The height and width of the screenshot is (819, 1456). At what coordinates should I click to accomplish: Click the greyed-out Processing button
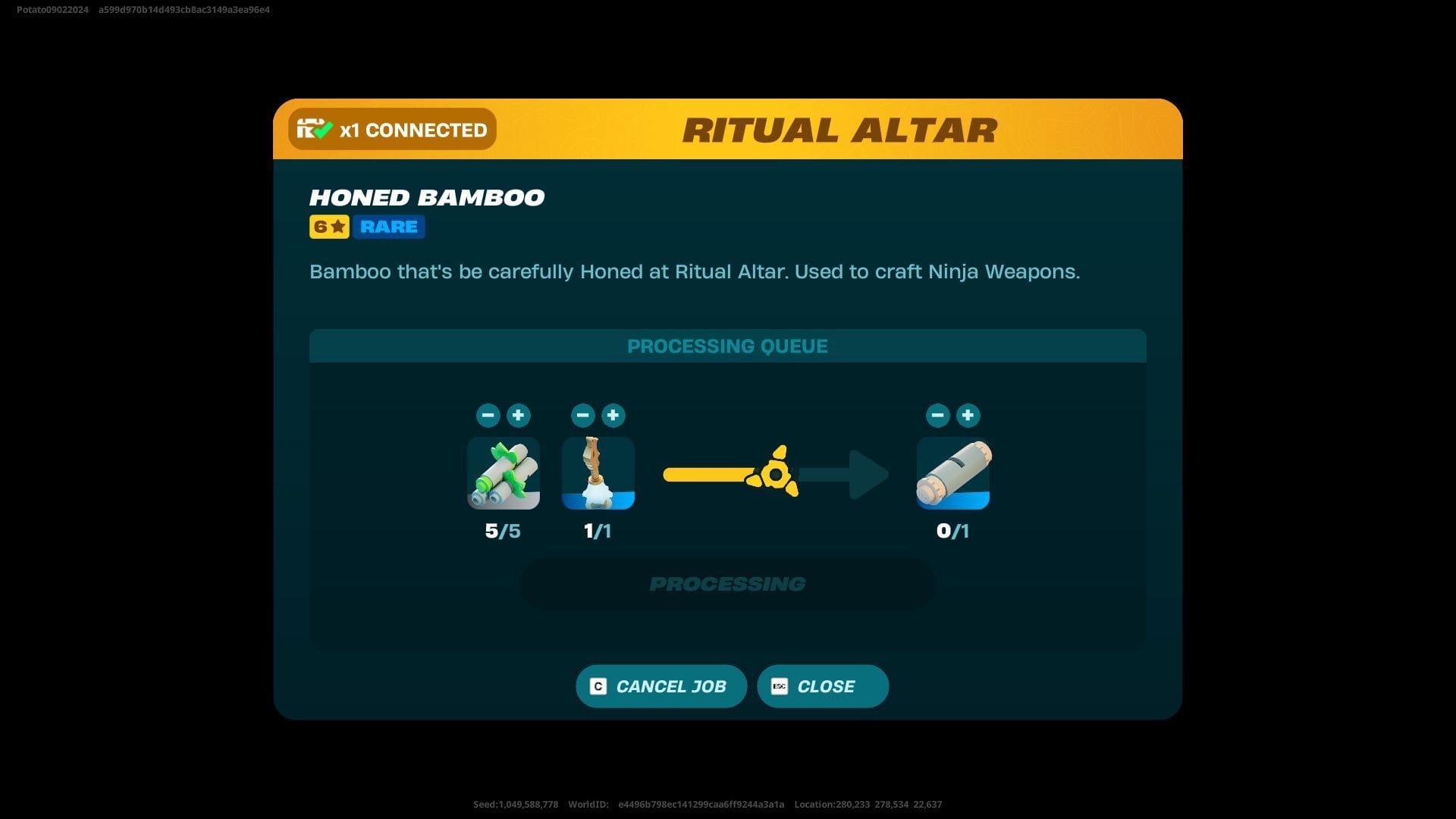[726, 583]
